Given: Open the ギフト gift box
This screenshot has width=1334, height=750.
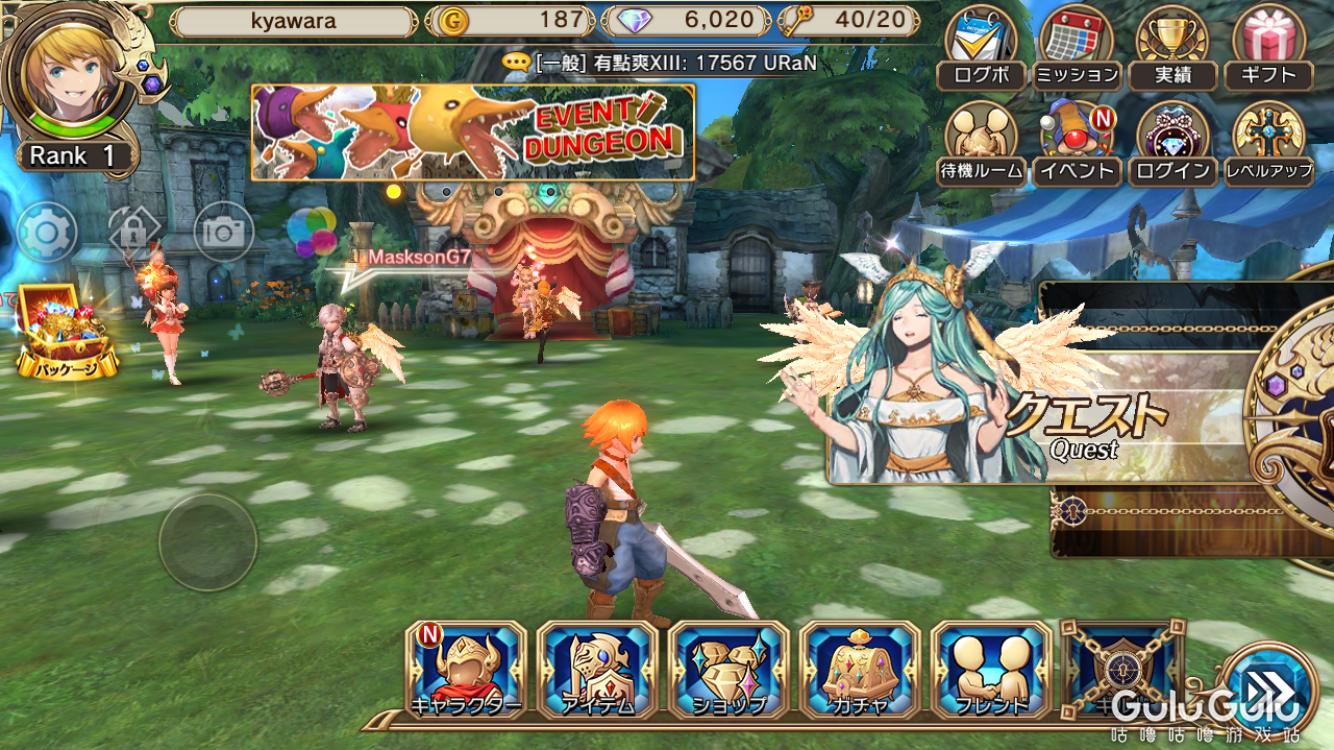Looking at the screenshot, I should (x=1270, y=48).
